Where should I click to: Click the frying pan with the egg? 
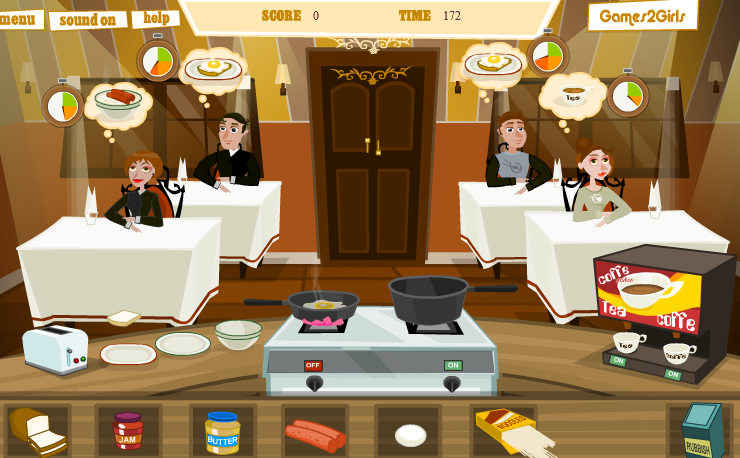point(322,302)
